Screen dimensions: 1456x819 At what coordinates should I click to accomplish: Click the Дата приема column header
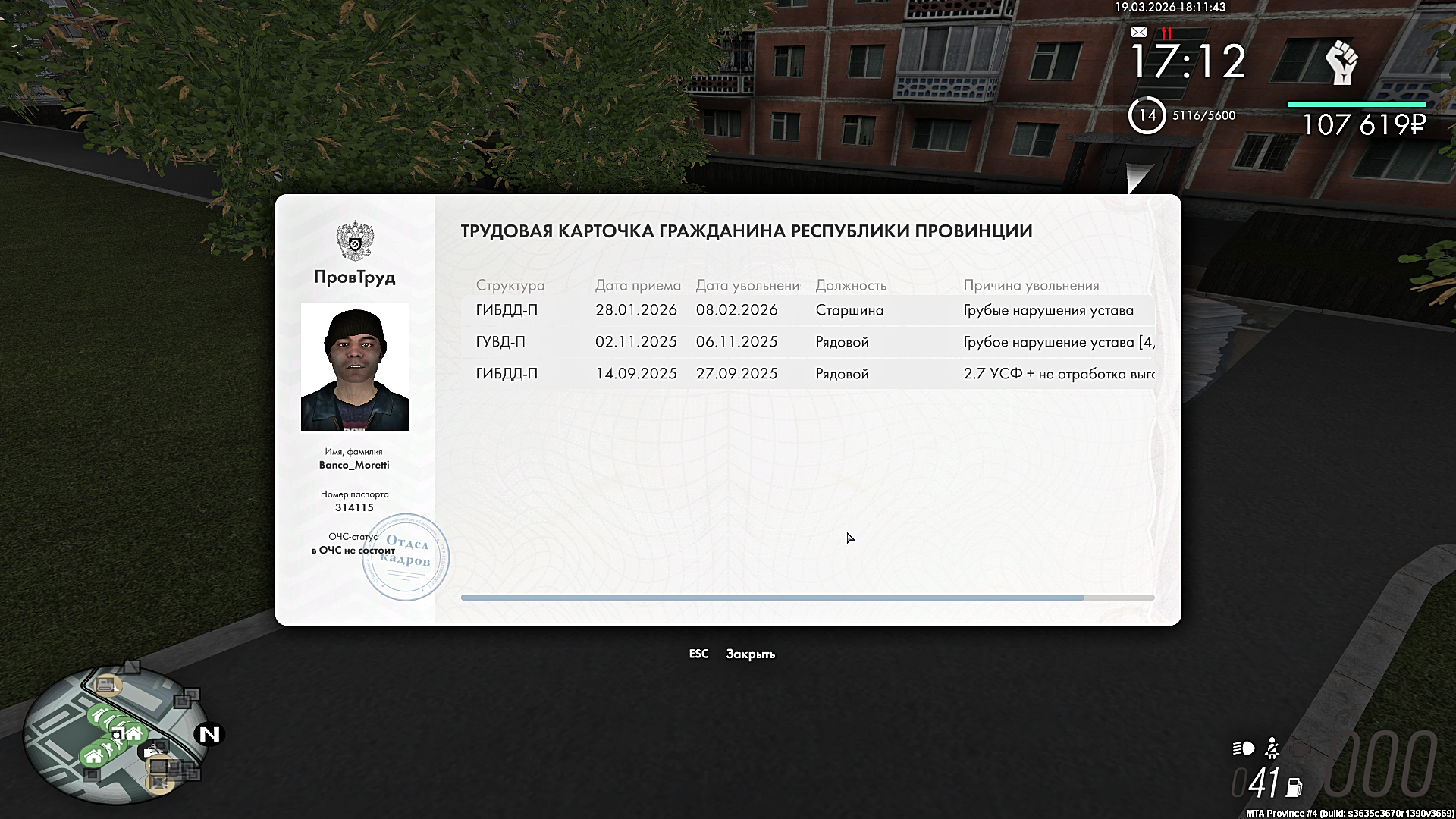(637, 286)
